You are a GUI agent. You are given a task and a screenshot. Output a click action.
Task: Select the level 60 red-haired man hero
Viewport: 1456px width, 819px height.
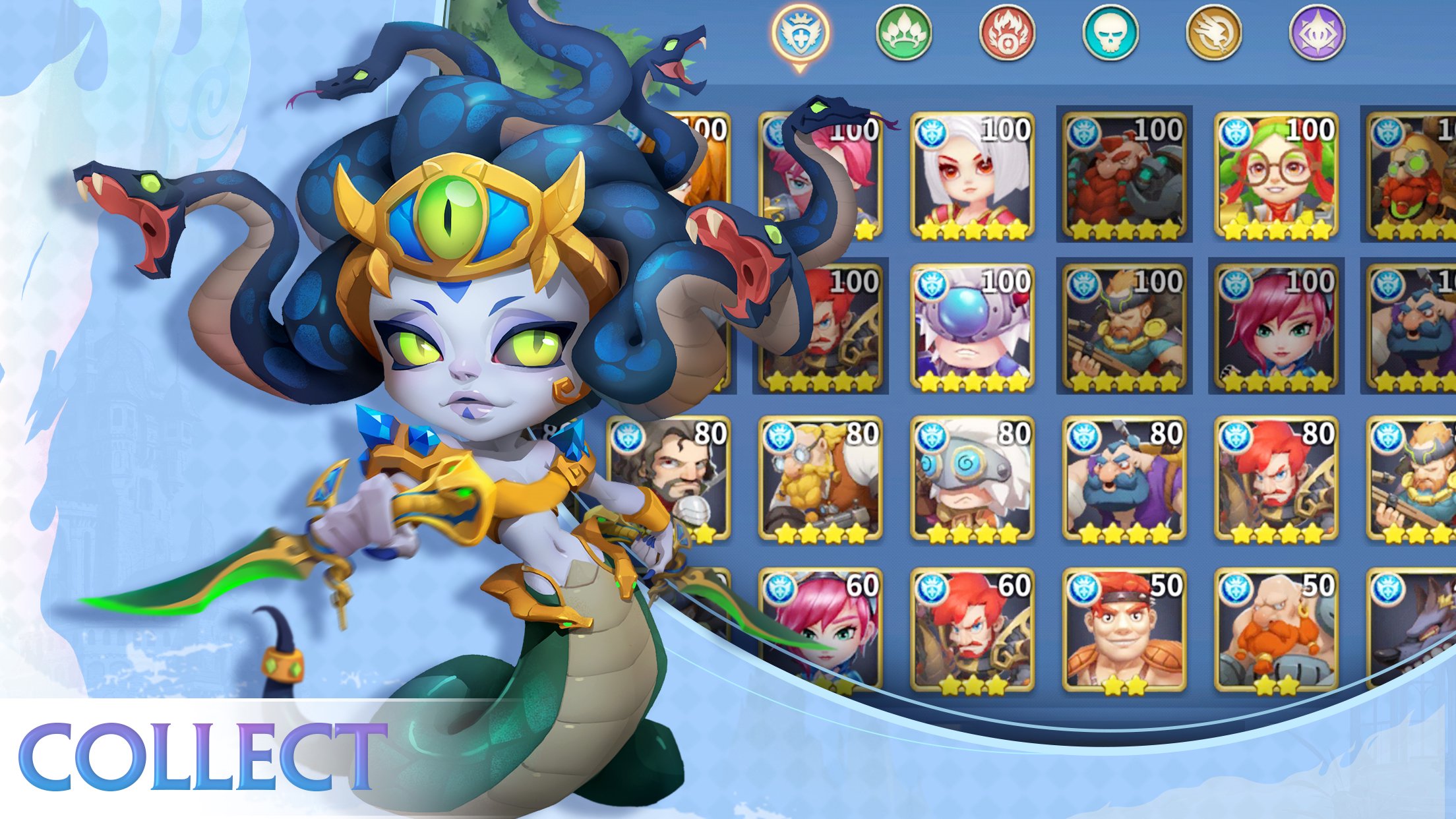[x=972, y=630]
